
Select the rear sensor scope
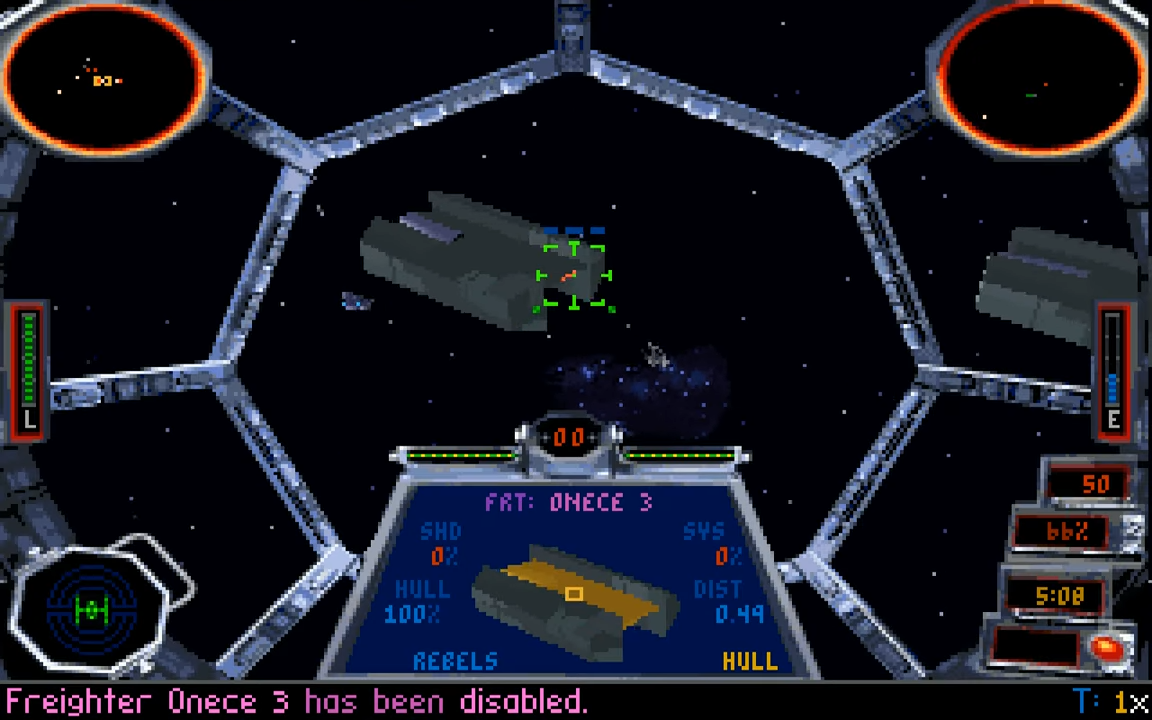click(1042, 80)
